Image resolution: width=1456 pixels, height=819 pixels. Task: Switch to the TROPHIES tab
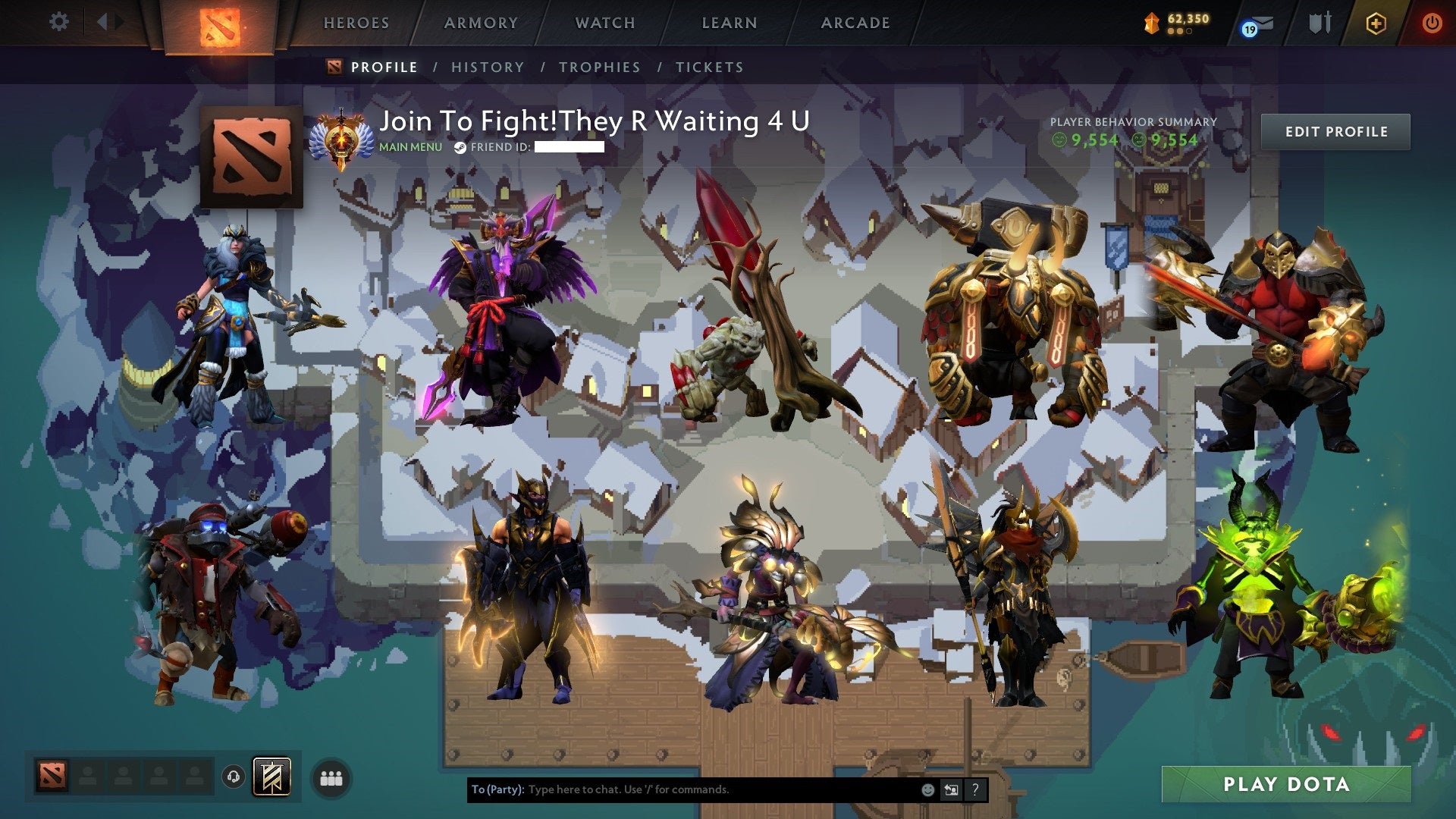(x=599, y=67)
